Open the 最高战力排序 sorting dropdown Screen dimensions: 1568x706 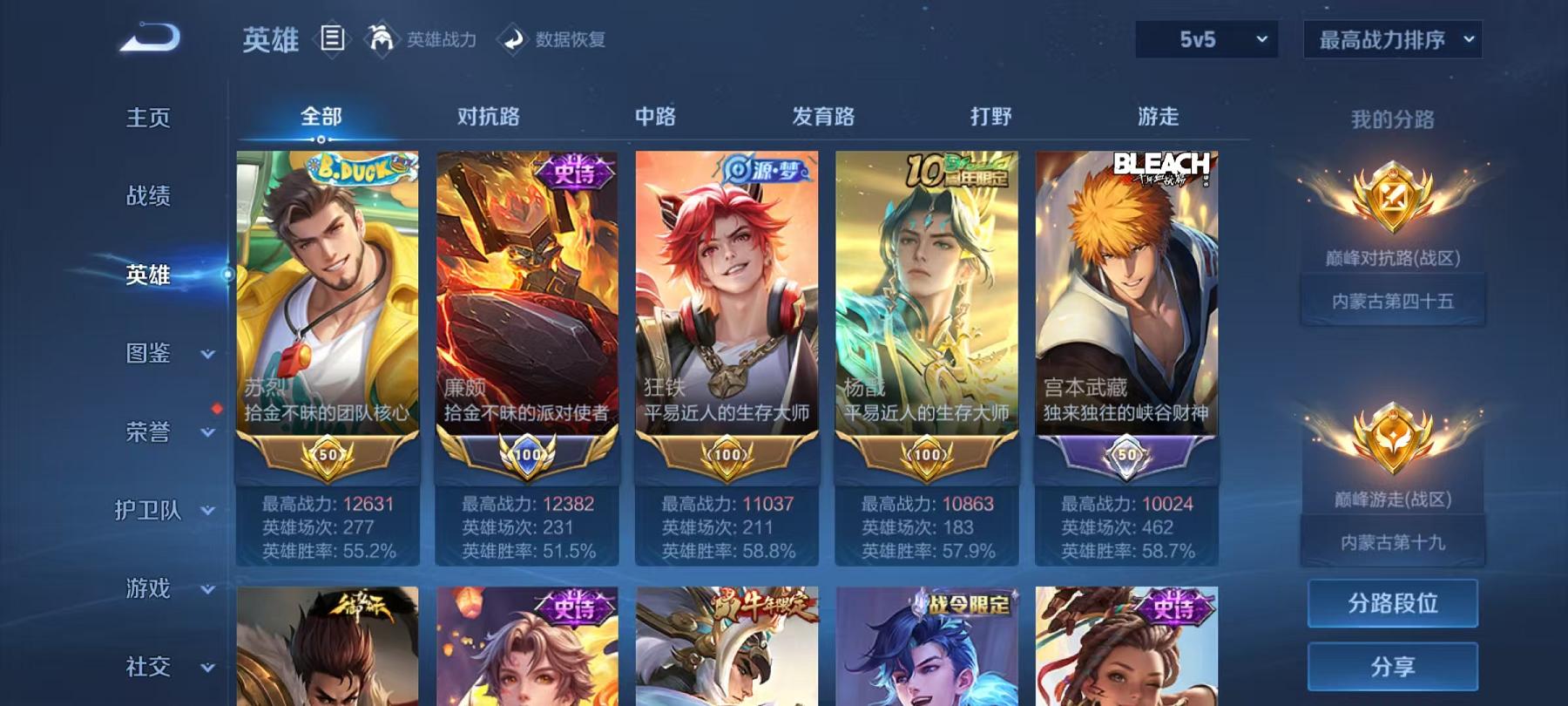pos(1391,39)
